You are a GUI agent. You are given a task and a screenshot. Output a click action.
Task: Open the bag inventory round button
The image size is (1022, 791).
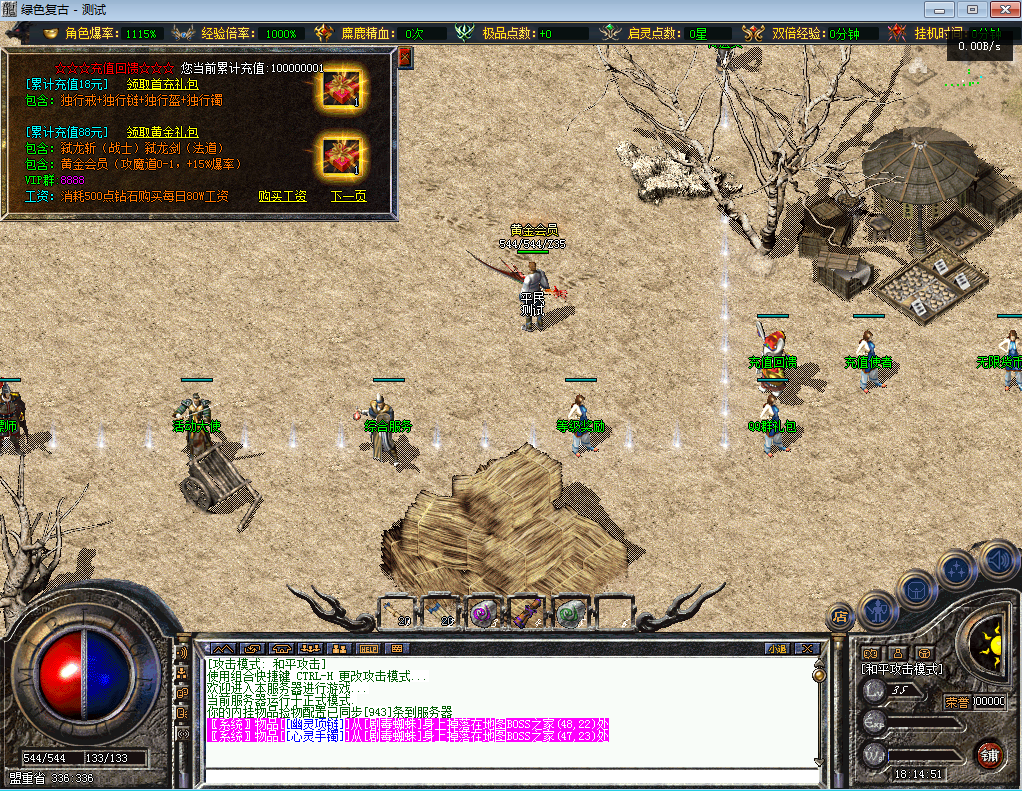pyautogui.click(x=916, y=589)
